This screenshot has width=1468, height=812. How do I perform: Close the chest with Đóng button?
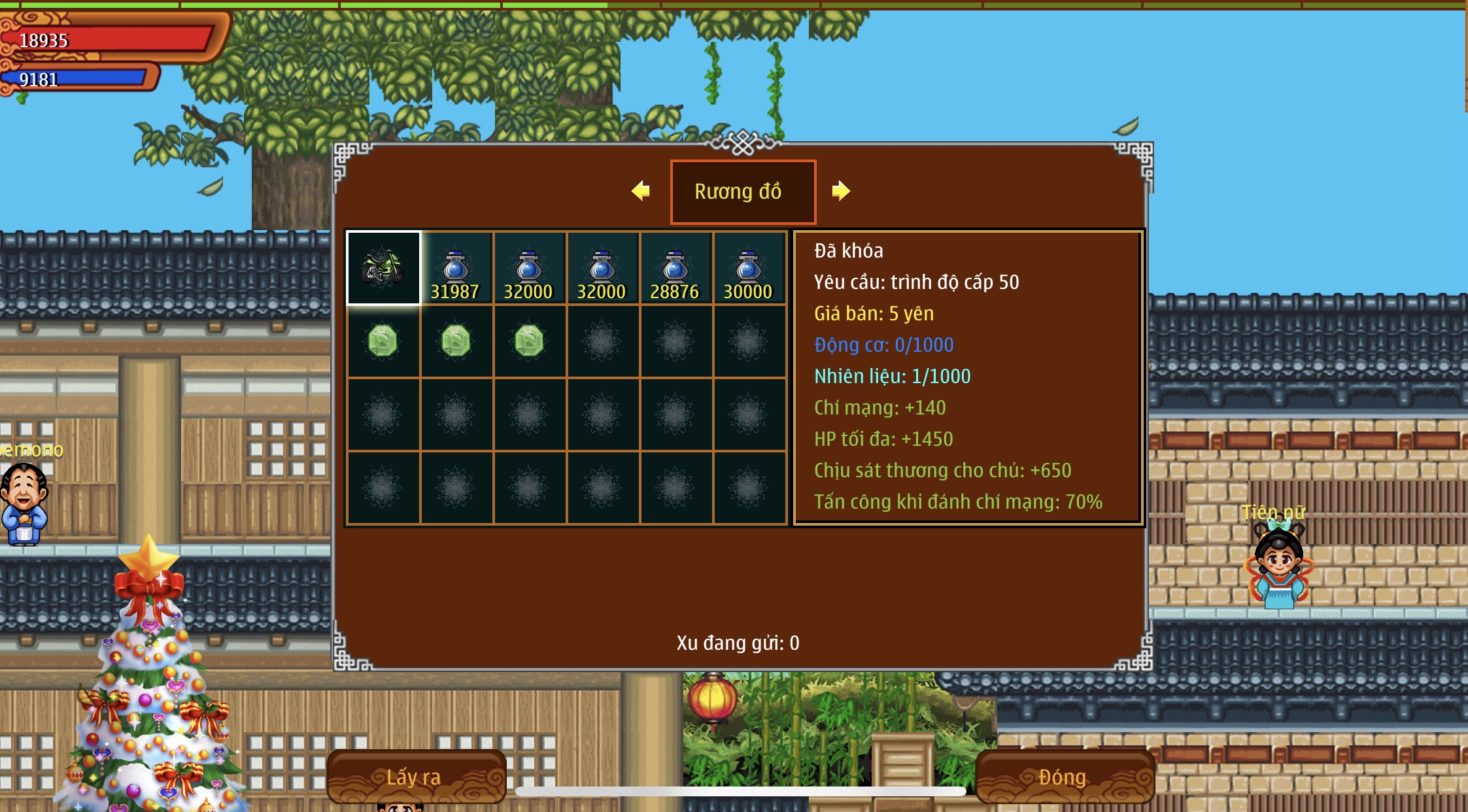(1063, 777)
